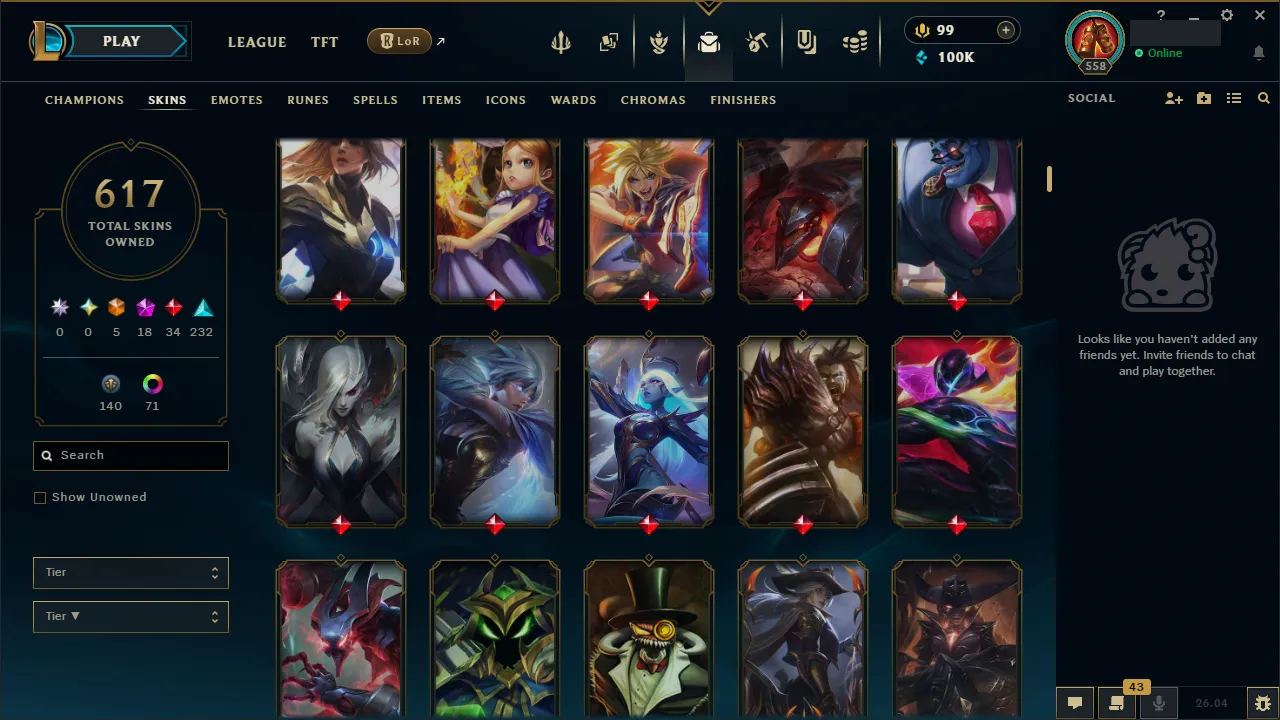
Task: Select the backpack Collection icon
Action: (x=709, y=41)
